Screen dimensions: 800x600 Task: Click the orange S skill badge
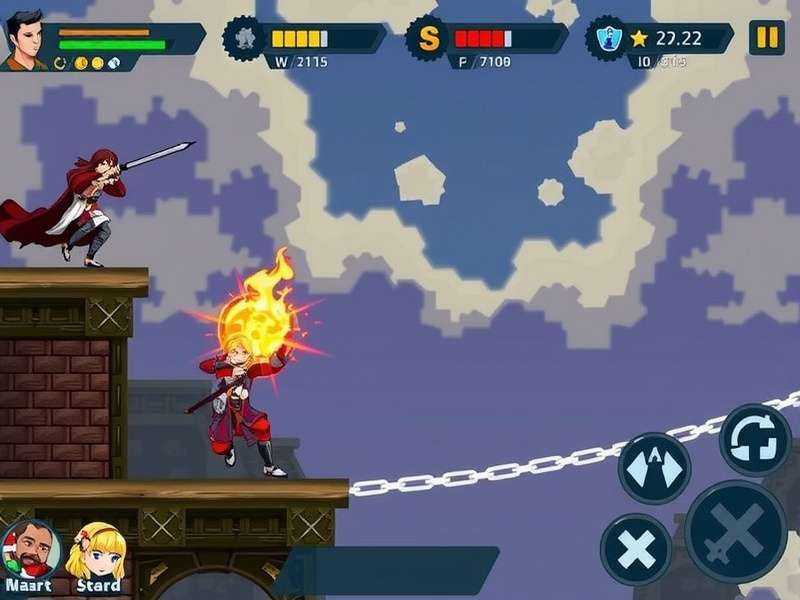429,39
